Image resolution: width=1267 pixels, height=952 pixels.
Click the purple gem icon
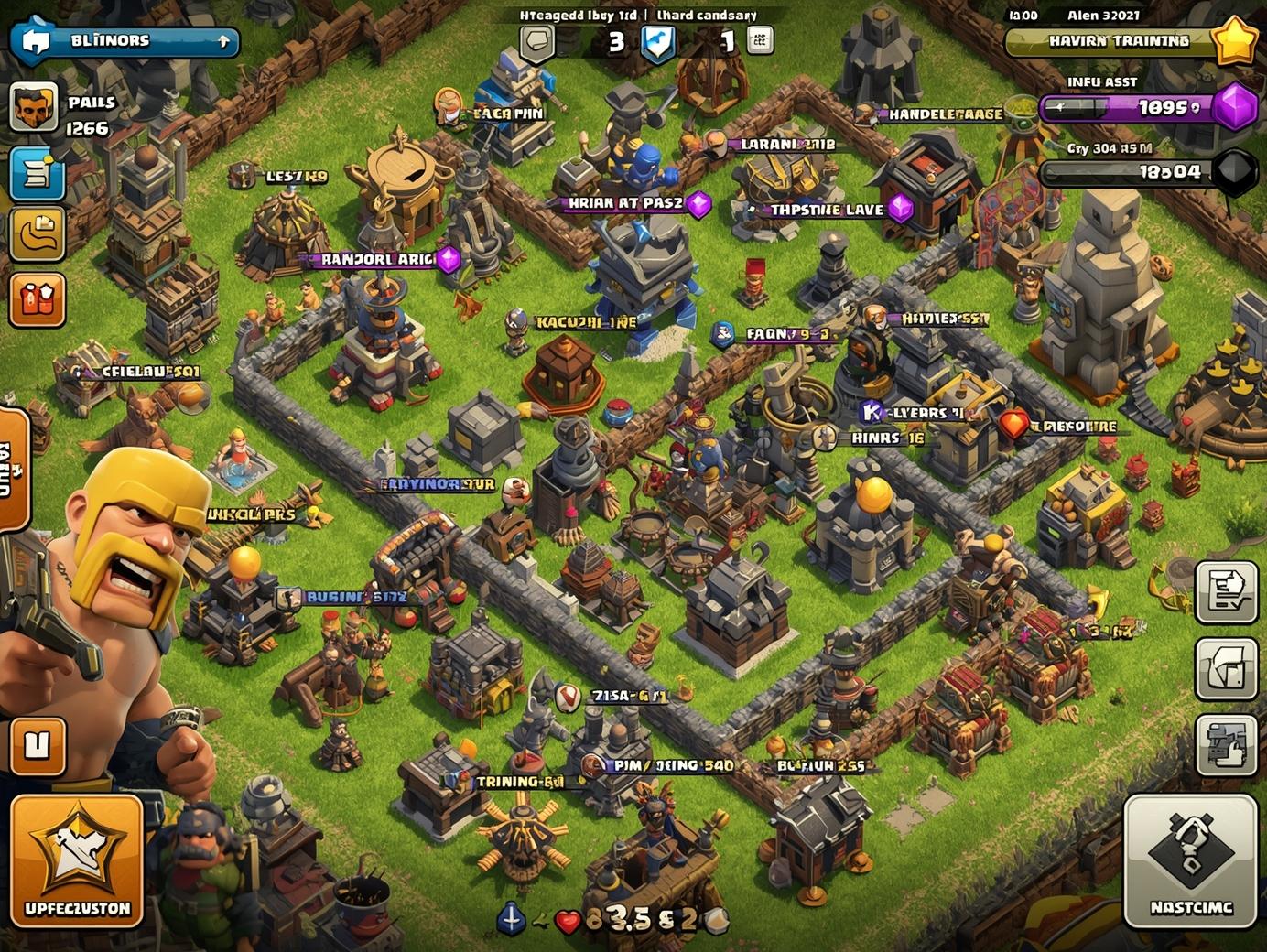point(1235,107)
